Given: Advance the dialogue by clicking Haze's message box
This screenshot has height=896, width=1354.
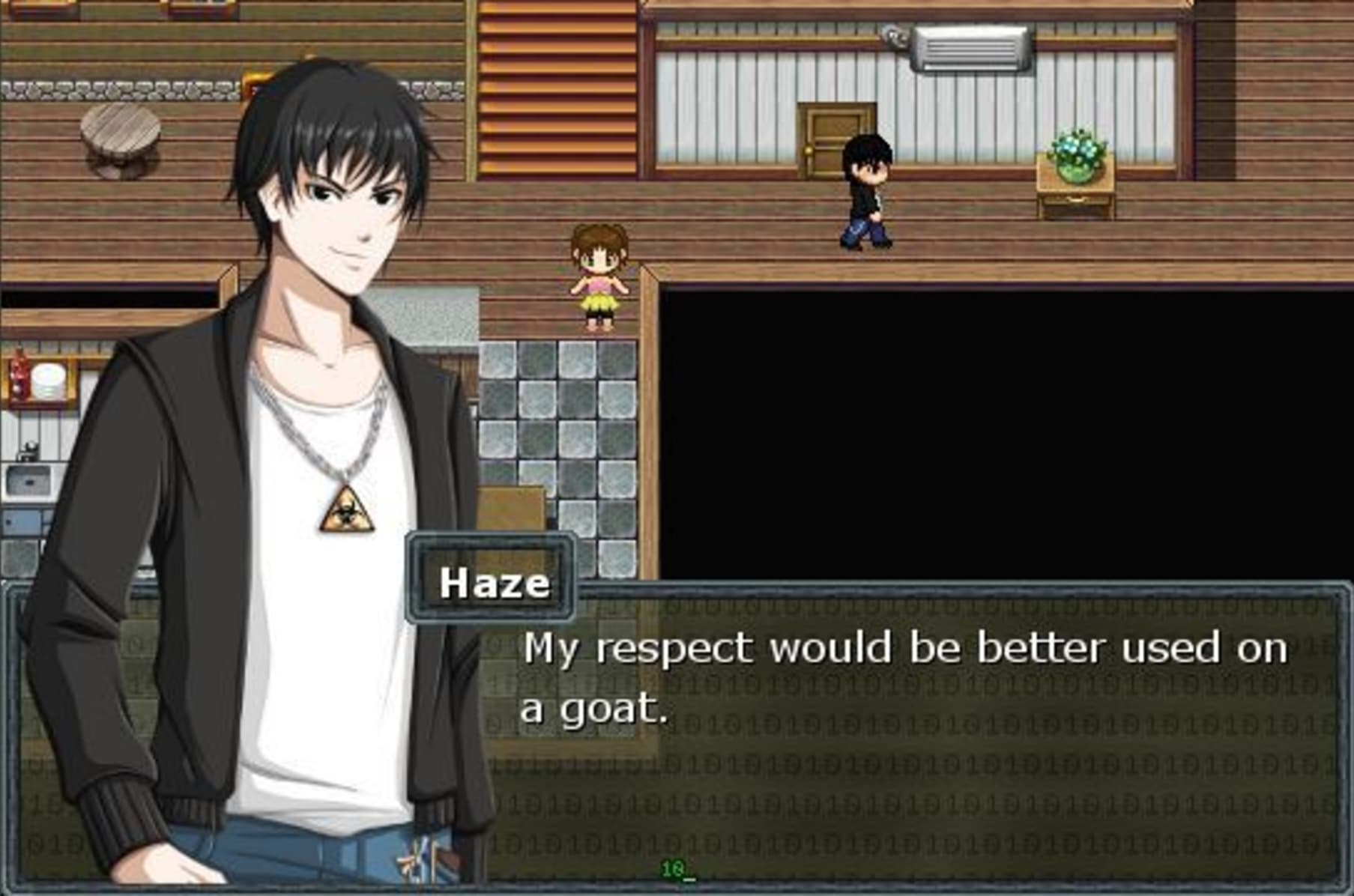Looking at the screenshot, I should [899, 734].
